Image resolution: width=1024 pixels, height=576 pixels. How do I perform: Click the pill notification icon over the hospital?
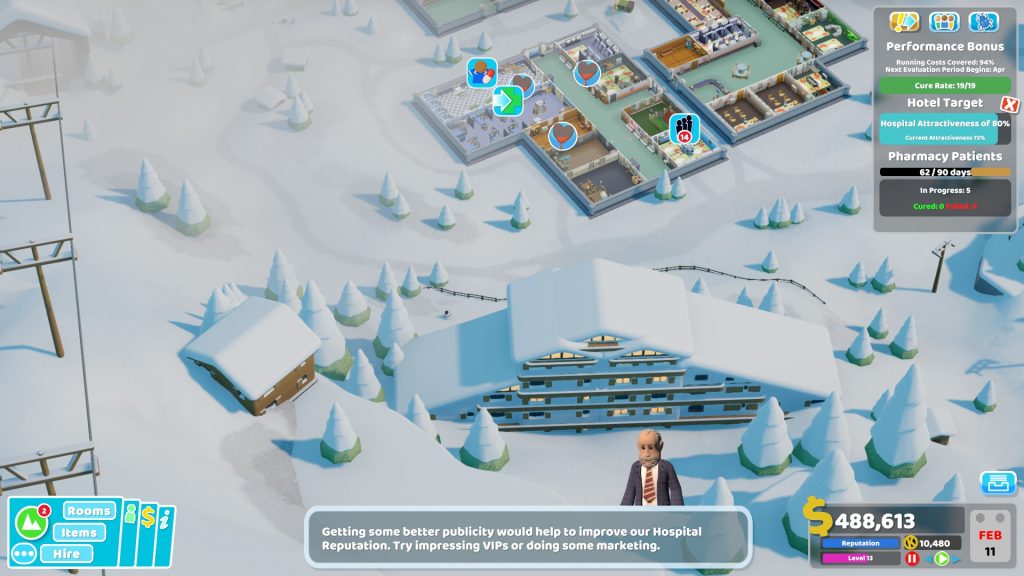482,72
